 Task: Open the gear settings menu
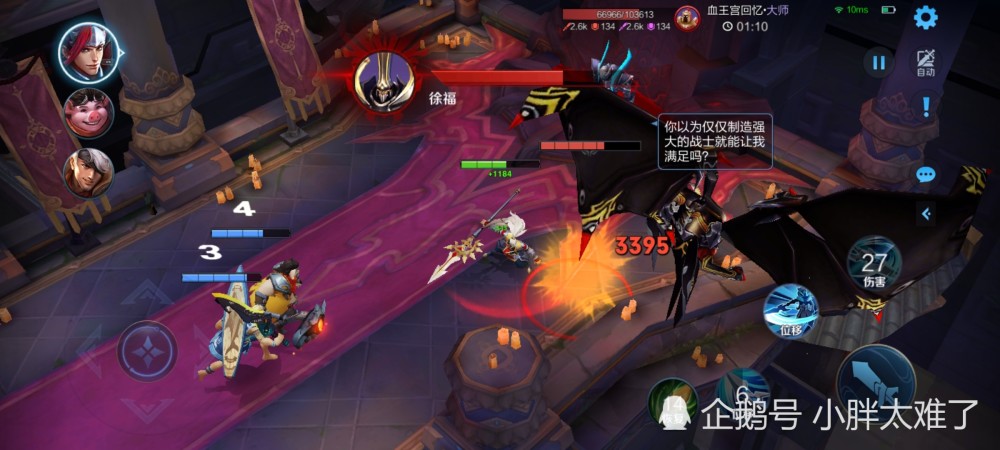tap(926, 17)
